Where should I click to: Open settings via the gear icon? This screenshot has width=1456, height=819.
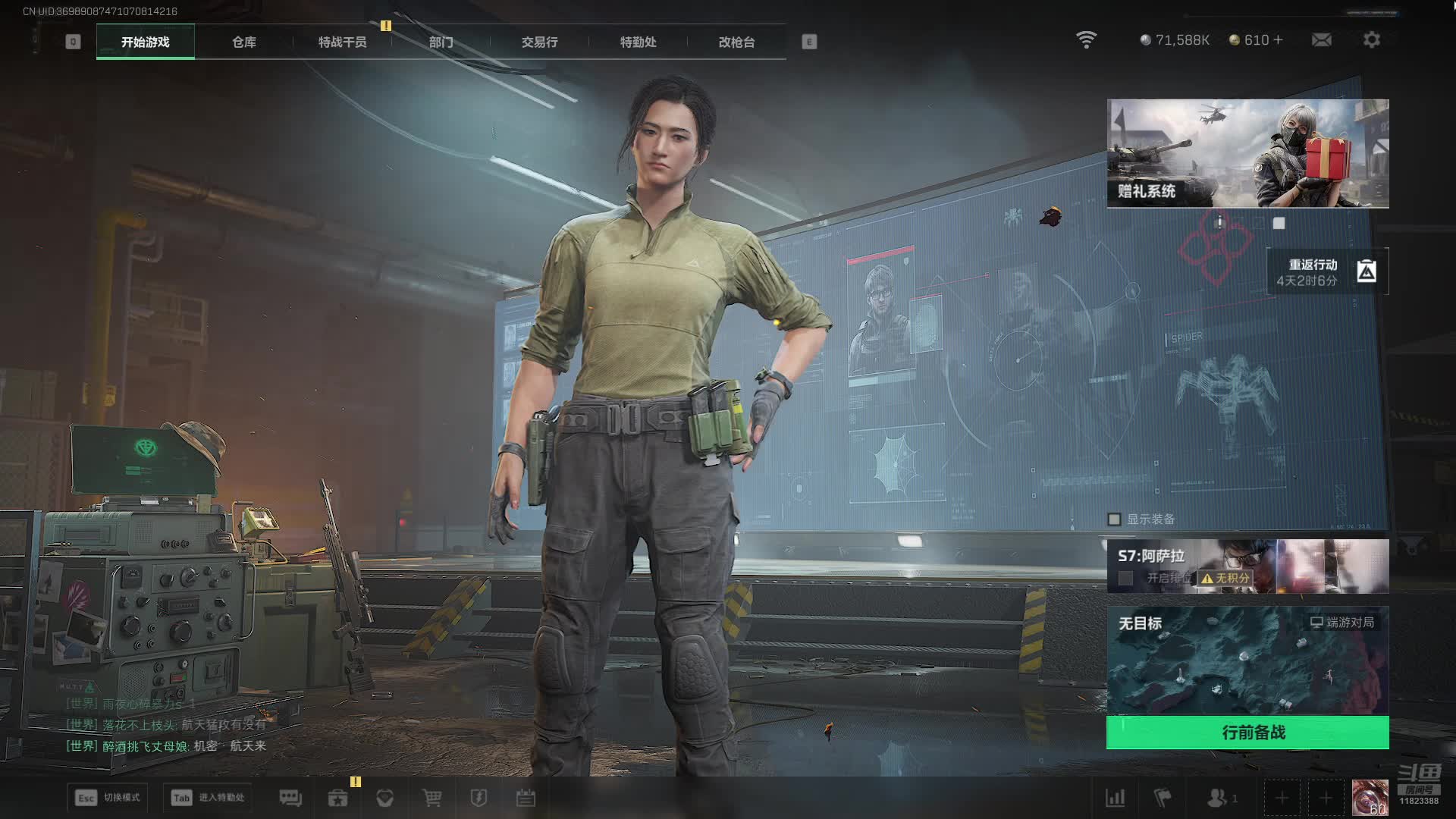tap(1371, 40)
